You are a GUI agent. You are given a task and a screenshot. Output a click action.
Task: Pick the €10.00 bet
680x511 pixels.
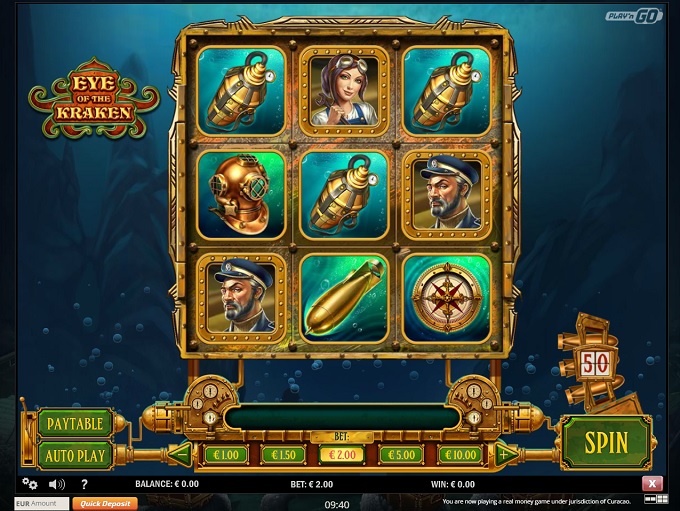[x=460, y=455]
